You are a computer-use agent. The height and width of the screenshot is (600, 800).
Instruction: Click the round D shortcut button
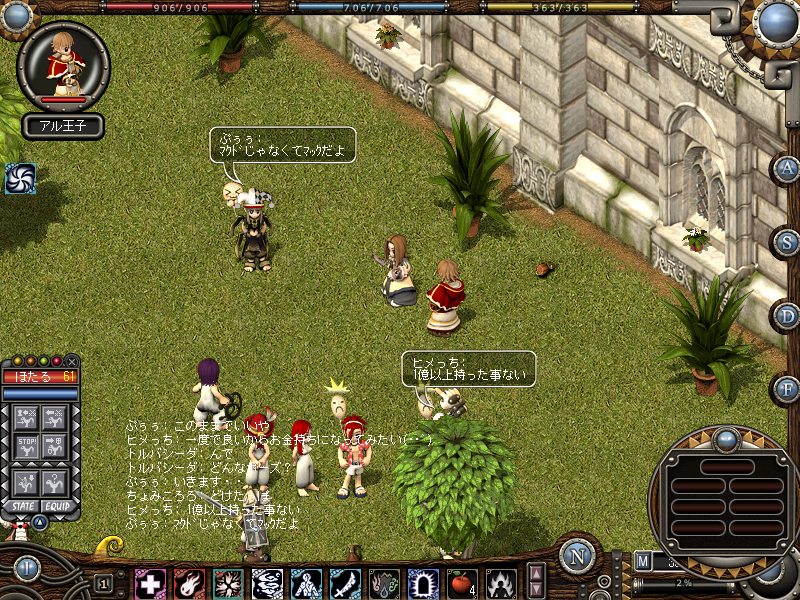[786, 315]
